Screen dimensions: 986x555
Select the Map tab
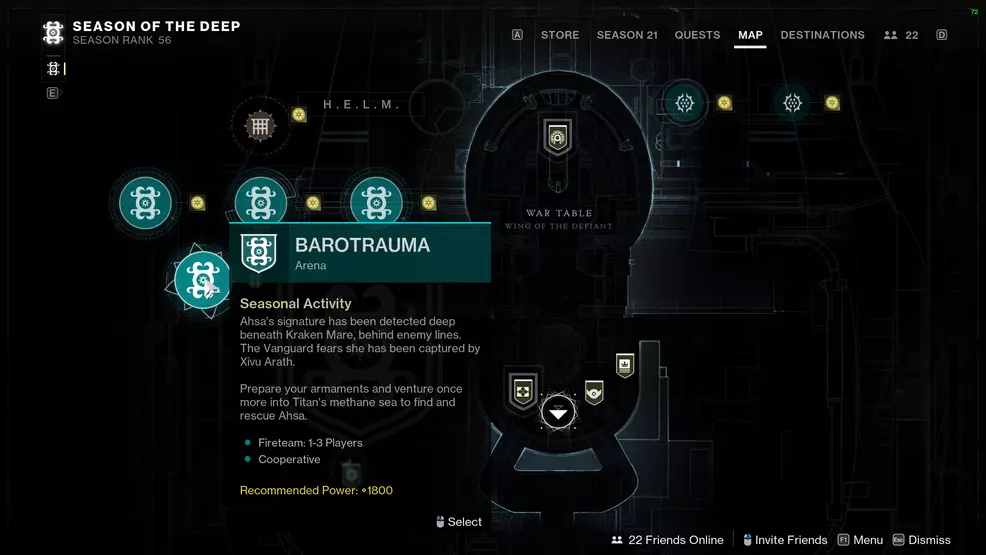tap(750, 35)
